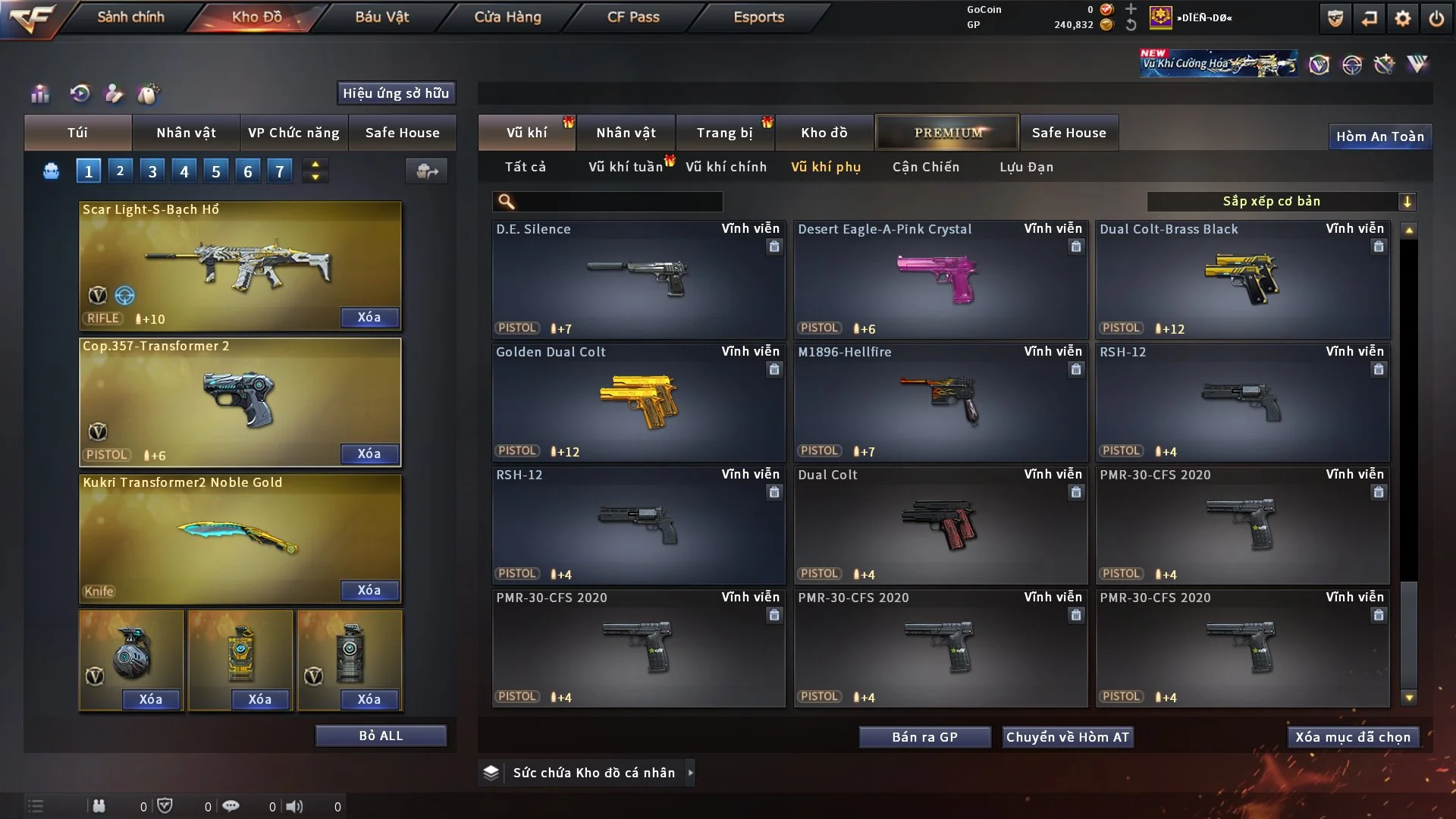Show the Cận Chiến melee category
Screen dimensions: 1456x819
pyautogui.click(x=926, y=167)
